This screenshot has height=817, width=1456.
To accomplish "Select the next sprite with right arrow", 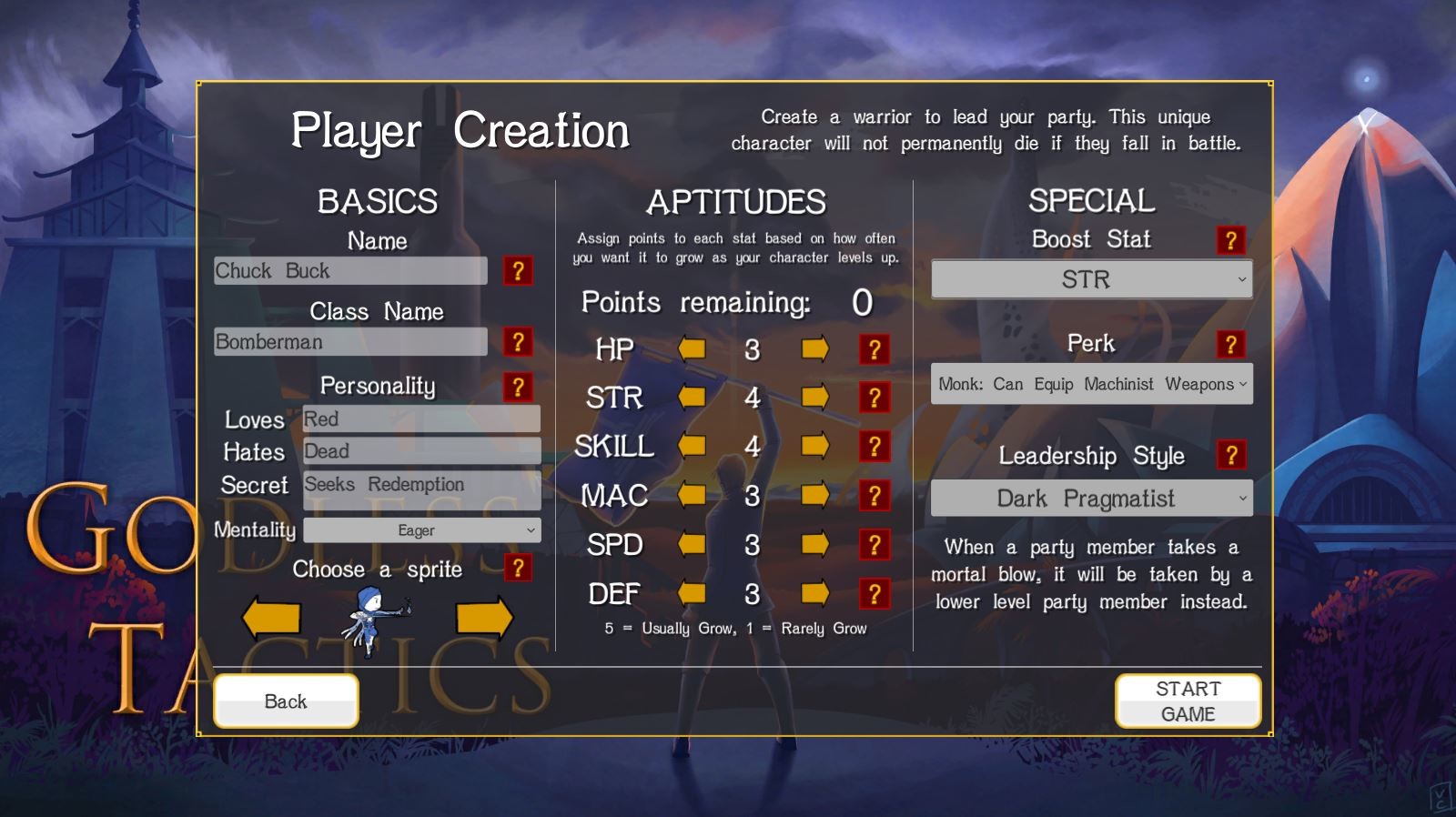I will point(485,617).
